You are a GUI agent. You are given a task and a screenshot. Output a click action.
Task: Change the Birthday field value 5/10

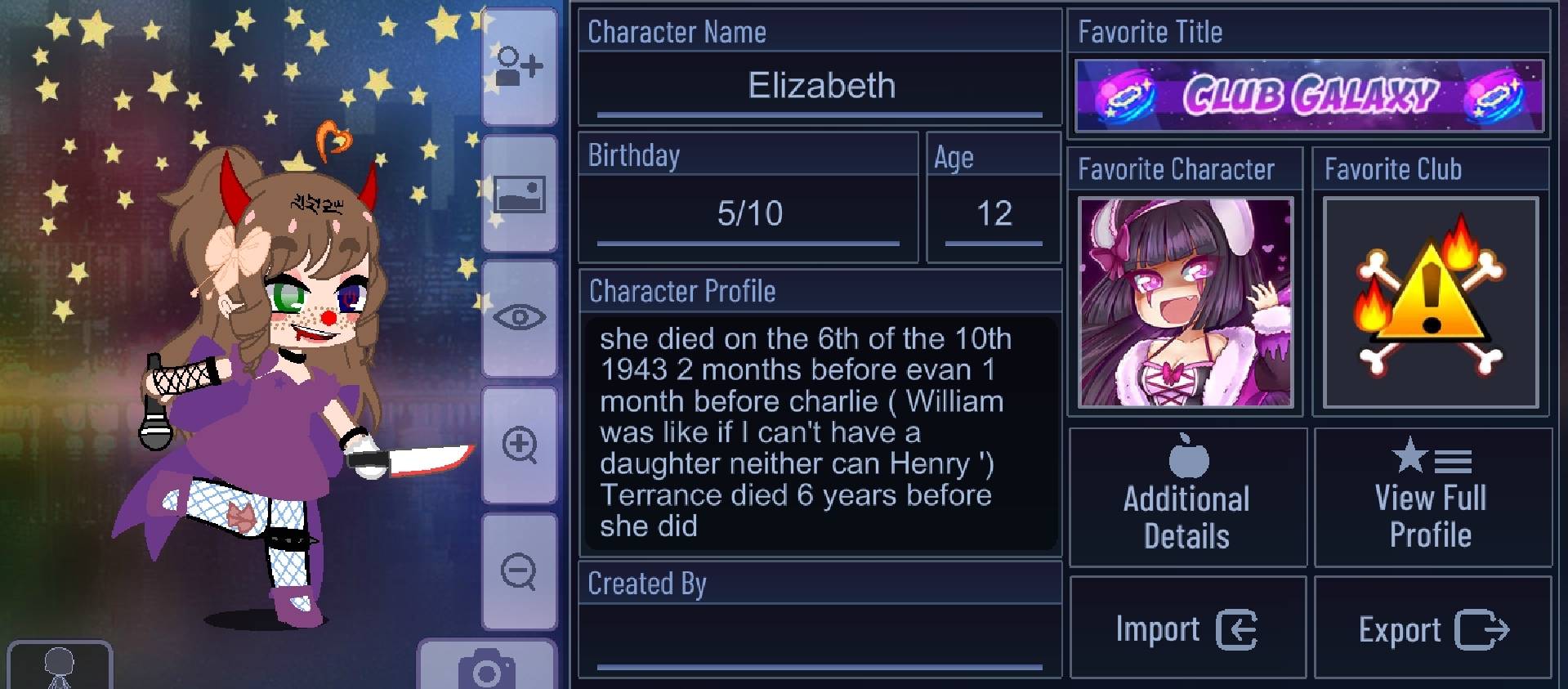[x=749, y=214]
